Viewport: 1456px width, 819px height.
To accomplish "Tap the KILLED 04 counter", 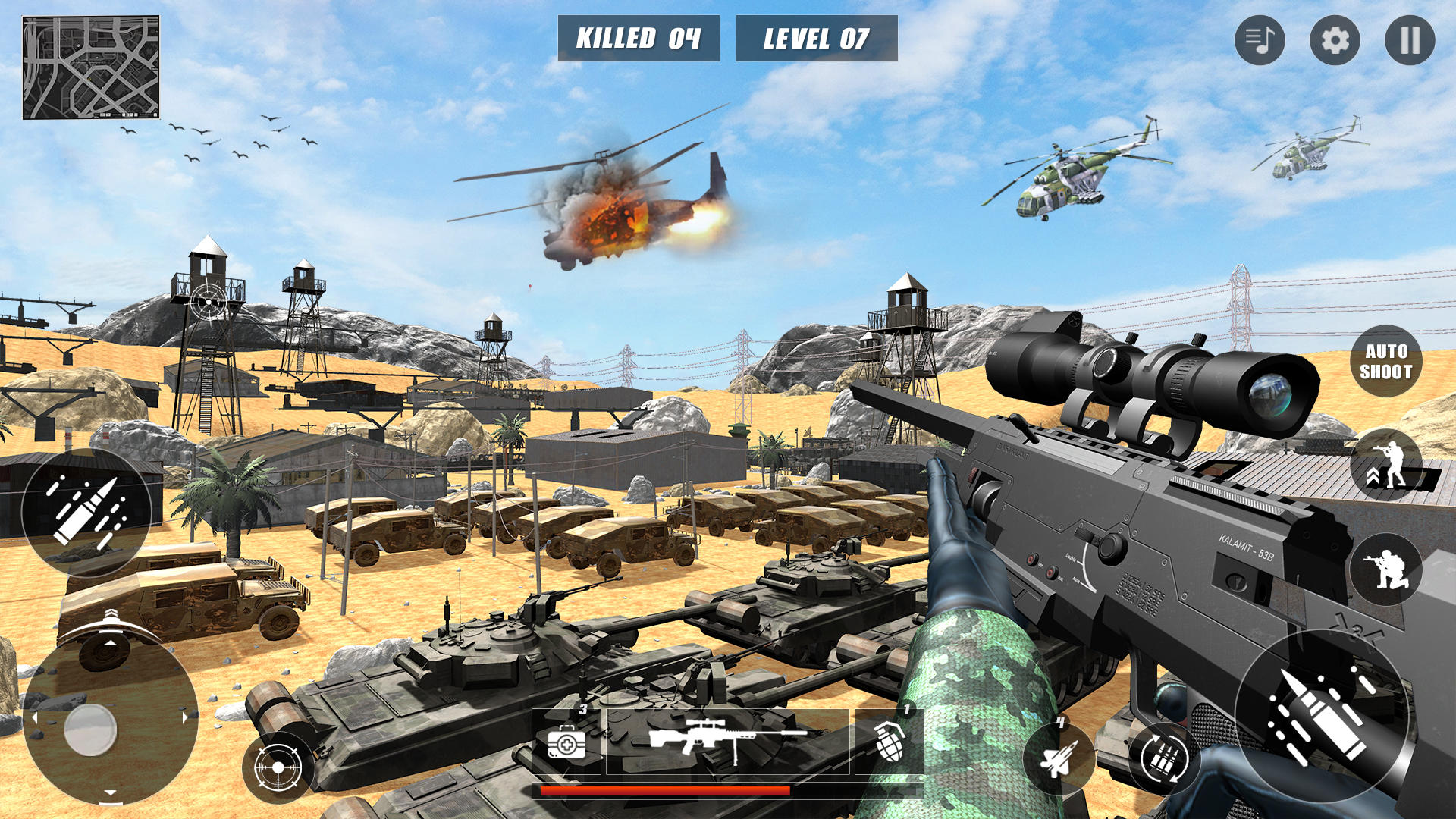I will [639, 36].
